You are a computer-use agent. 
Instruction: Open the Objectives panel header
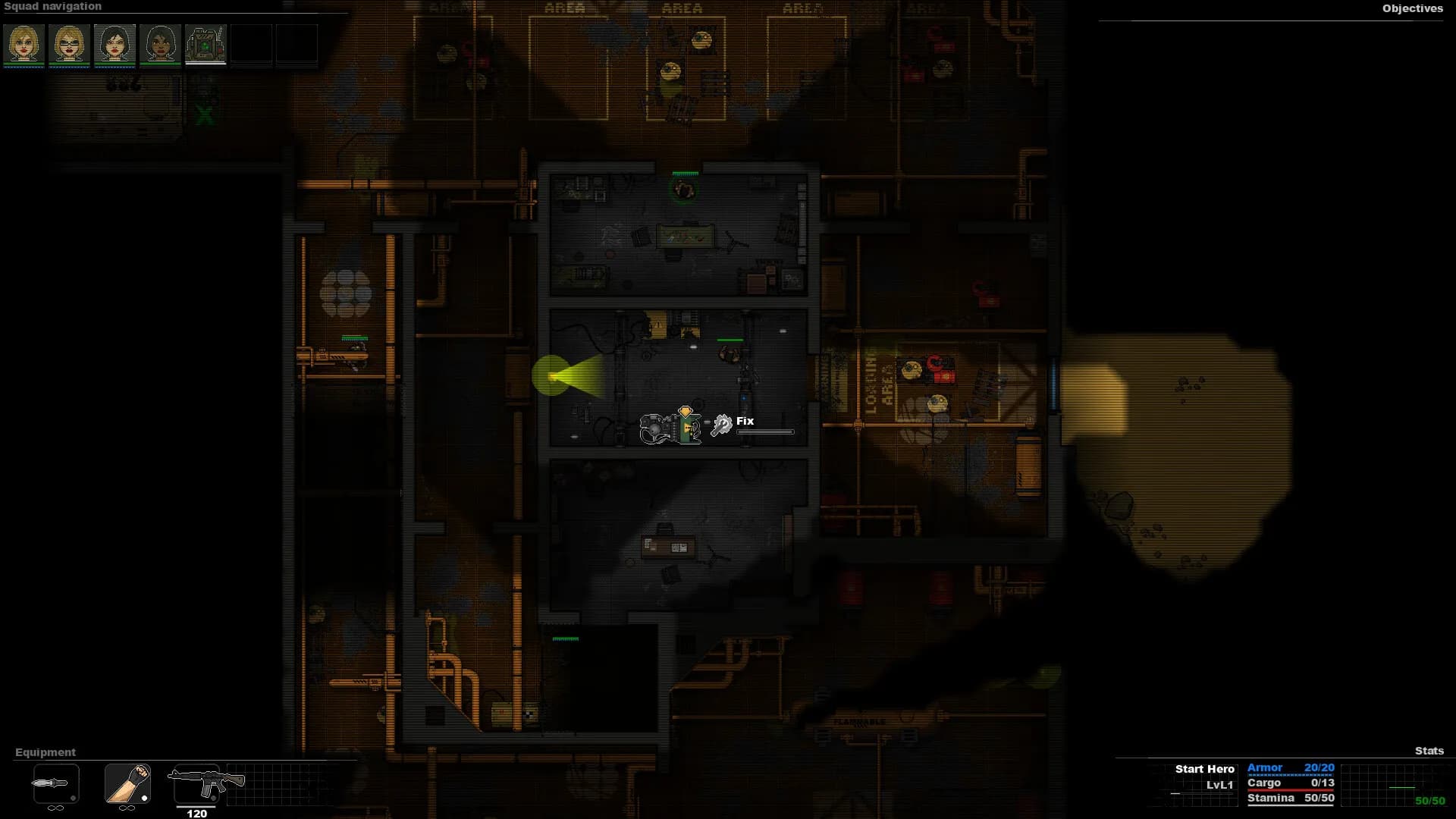coord(1412,9)
